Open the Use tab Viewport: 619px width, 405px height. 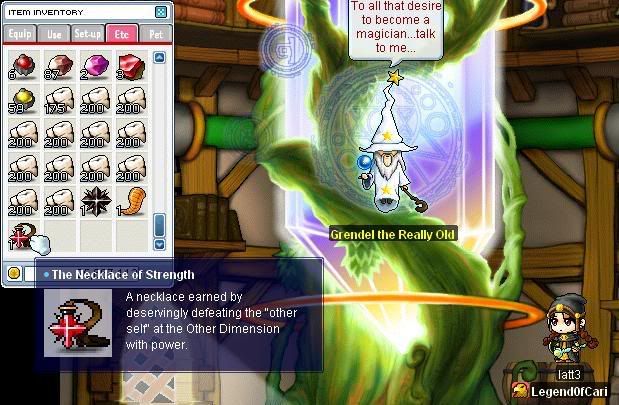(x=54, y=34)
